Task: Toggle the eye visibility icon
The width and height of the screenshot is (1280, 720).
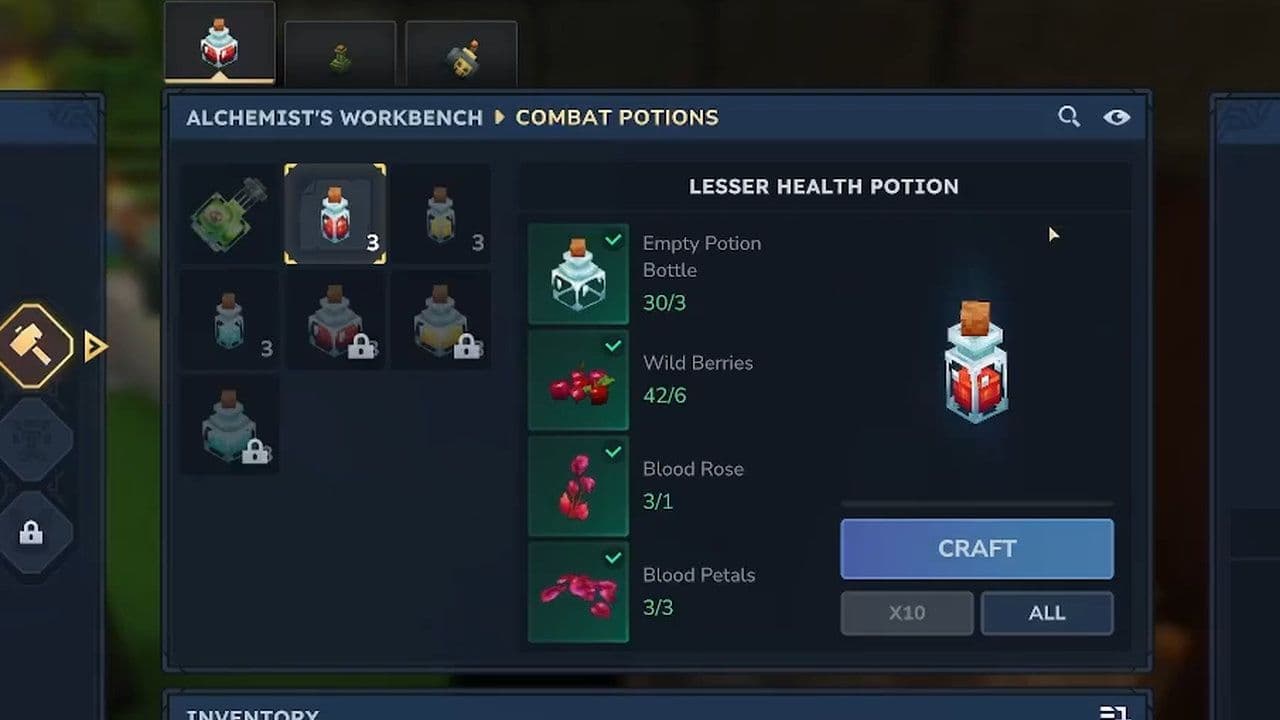Action: pos(1116,117)
